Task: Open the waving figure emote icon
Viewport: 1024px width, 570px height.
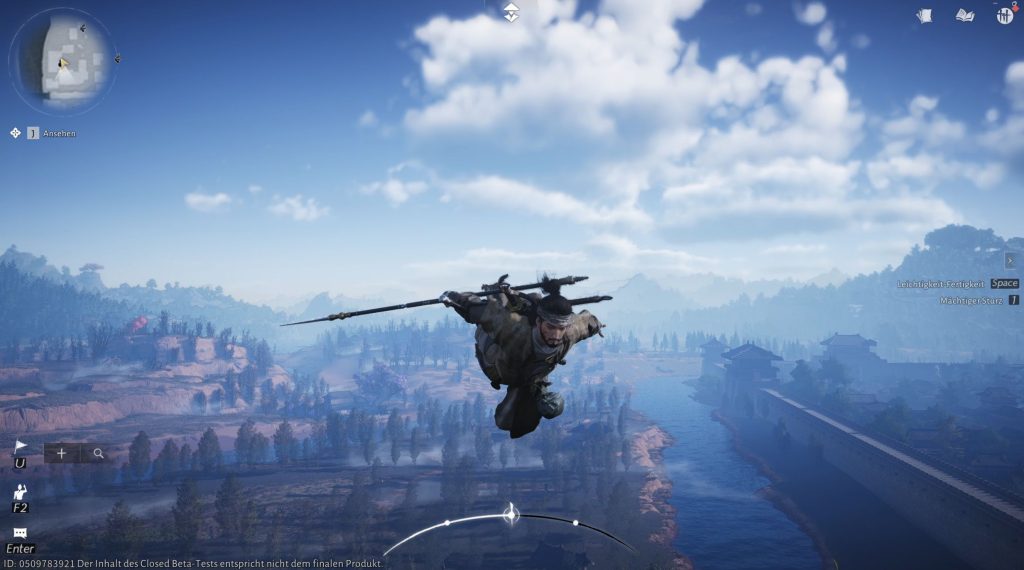Action: (x=20, y=491)
